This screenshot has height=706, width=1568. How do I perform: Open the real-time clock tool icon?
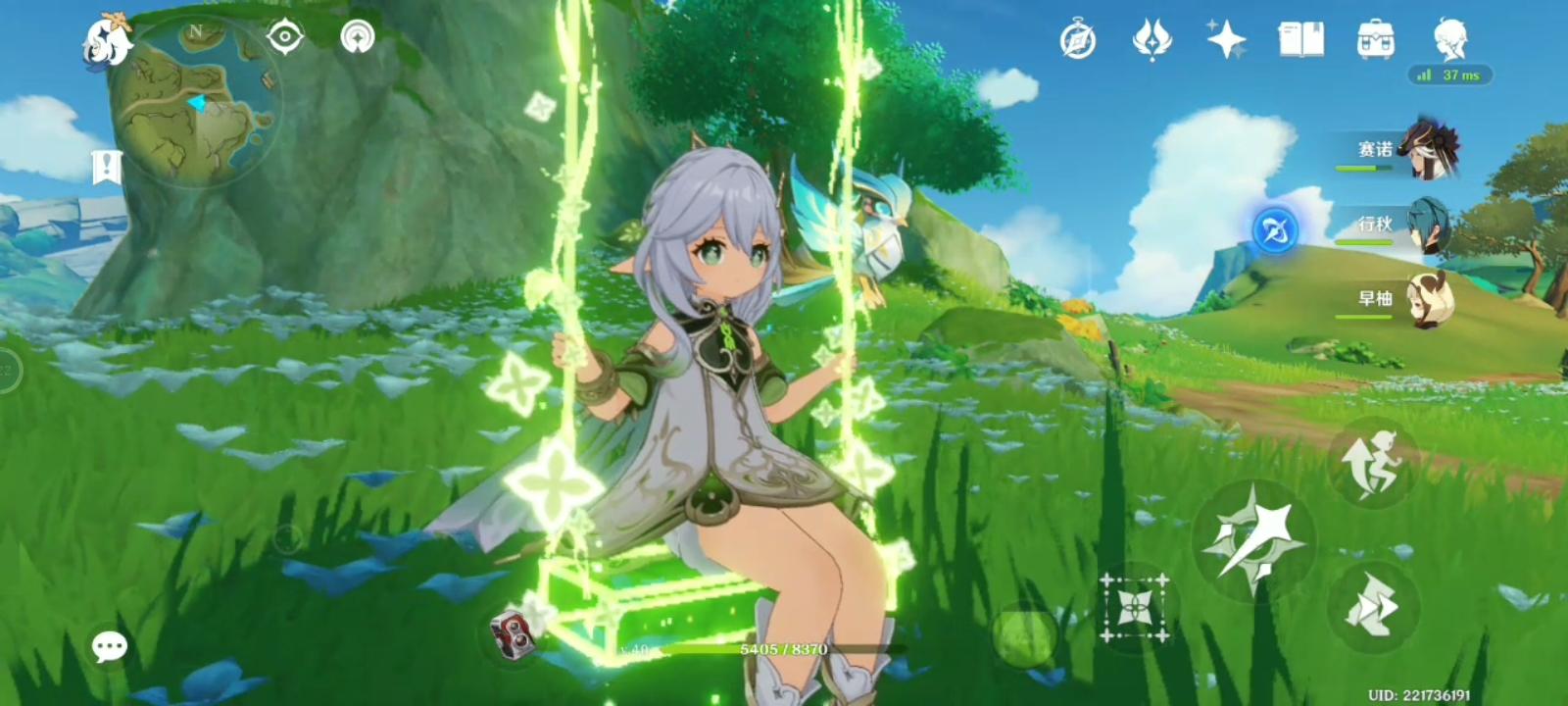(1078, 39)
